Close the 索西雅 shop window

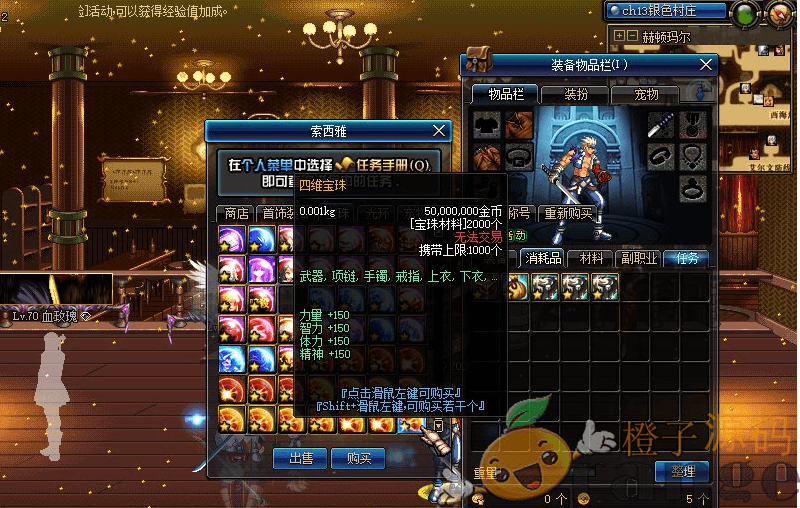coord(439,131)
